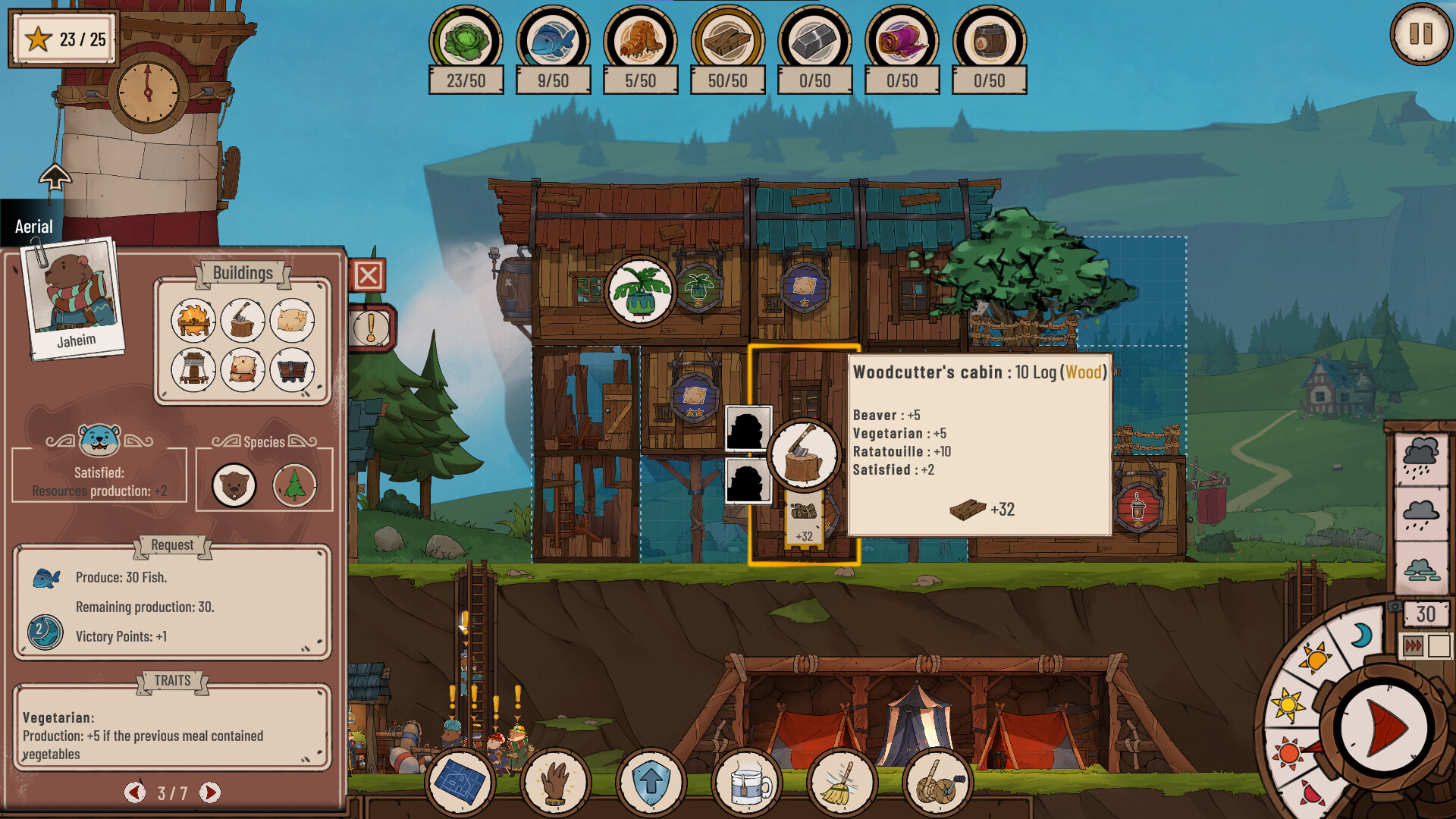
Task: Click the press building icon in Buildings panel
Action: 193,371
